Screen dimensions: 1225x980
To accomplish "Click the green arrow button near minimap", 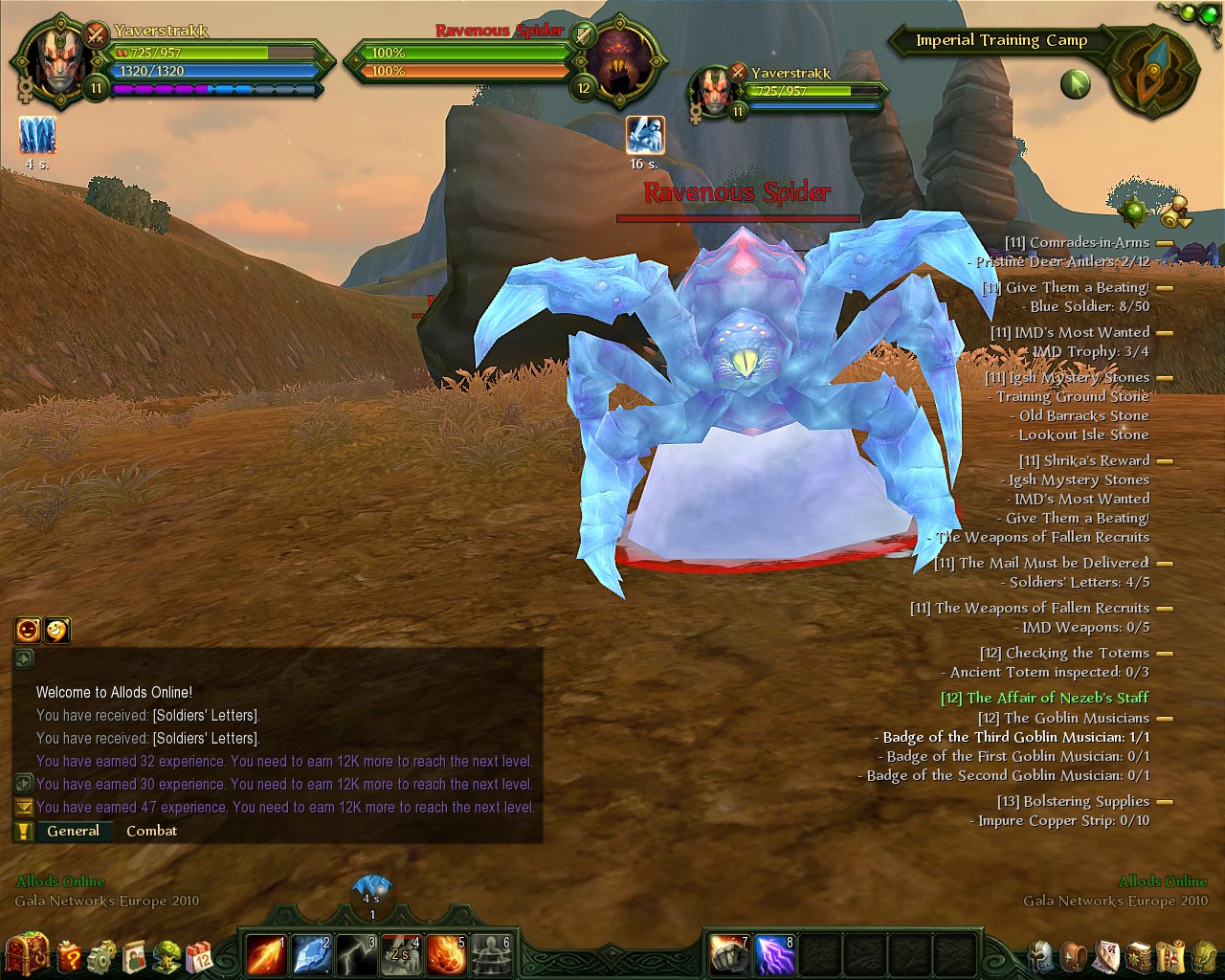I will (x=1076, y=84).
